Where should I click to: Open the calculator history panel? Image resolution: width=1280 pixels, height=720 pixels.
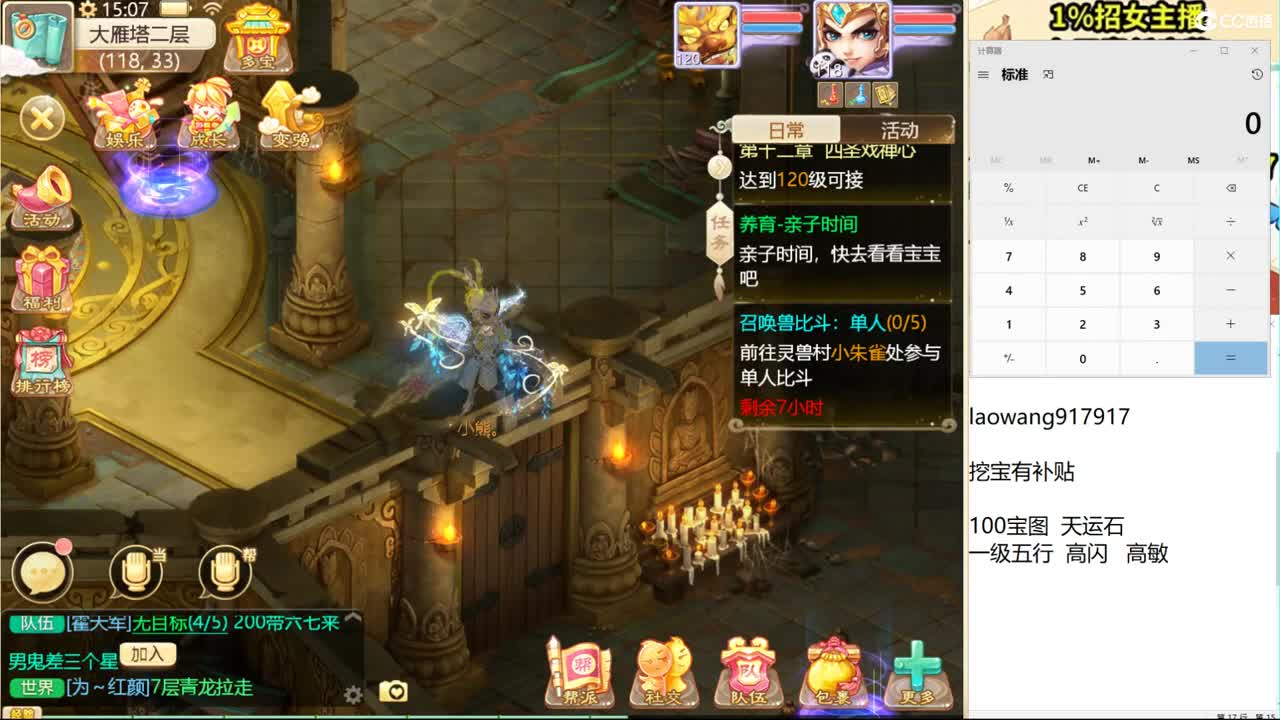[x=1256, y=74]
